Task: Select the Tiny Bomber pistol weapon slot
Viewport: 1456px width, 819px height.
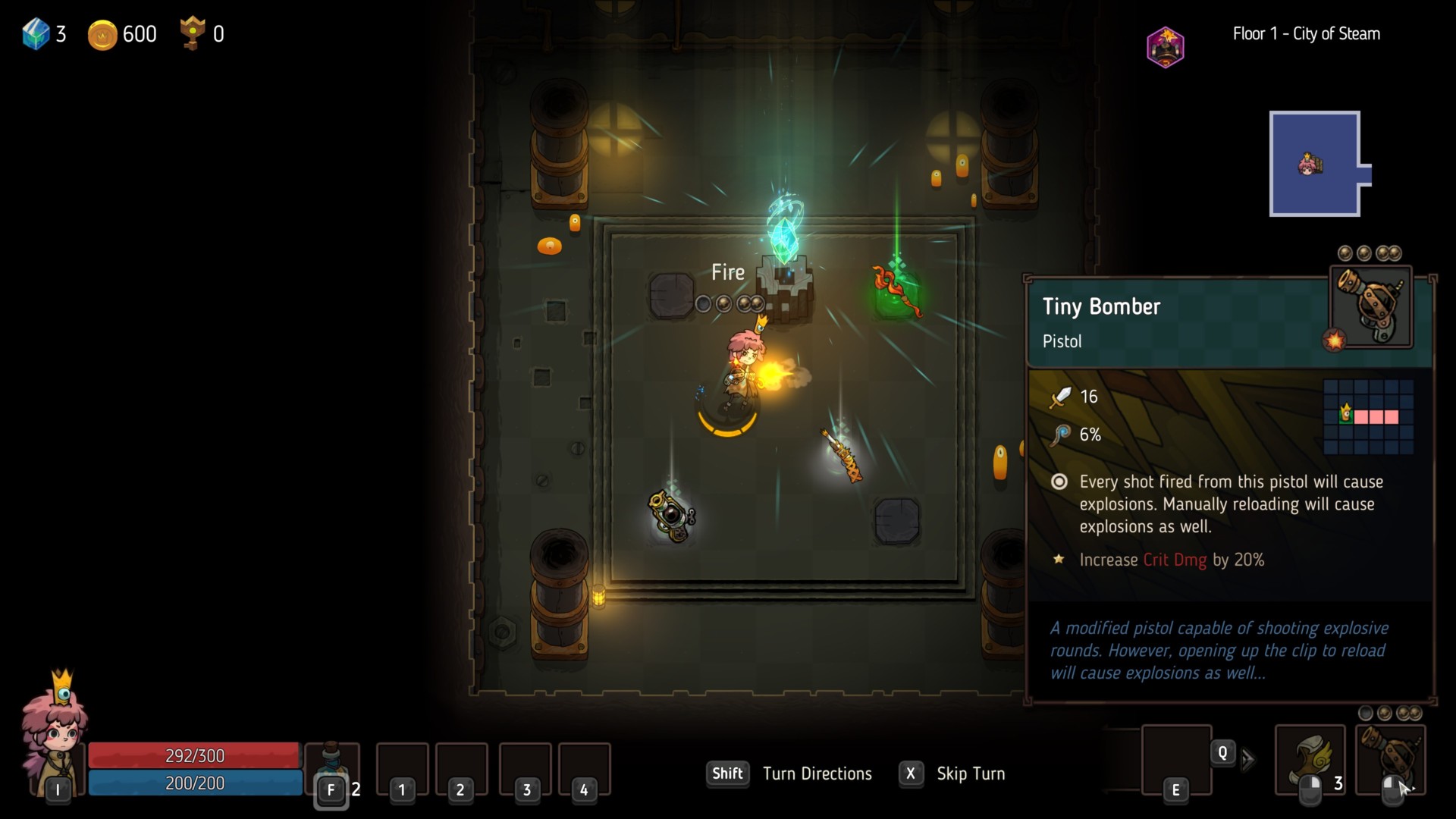Action: (1390, 759)
